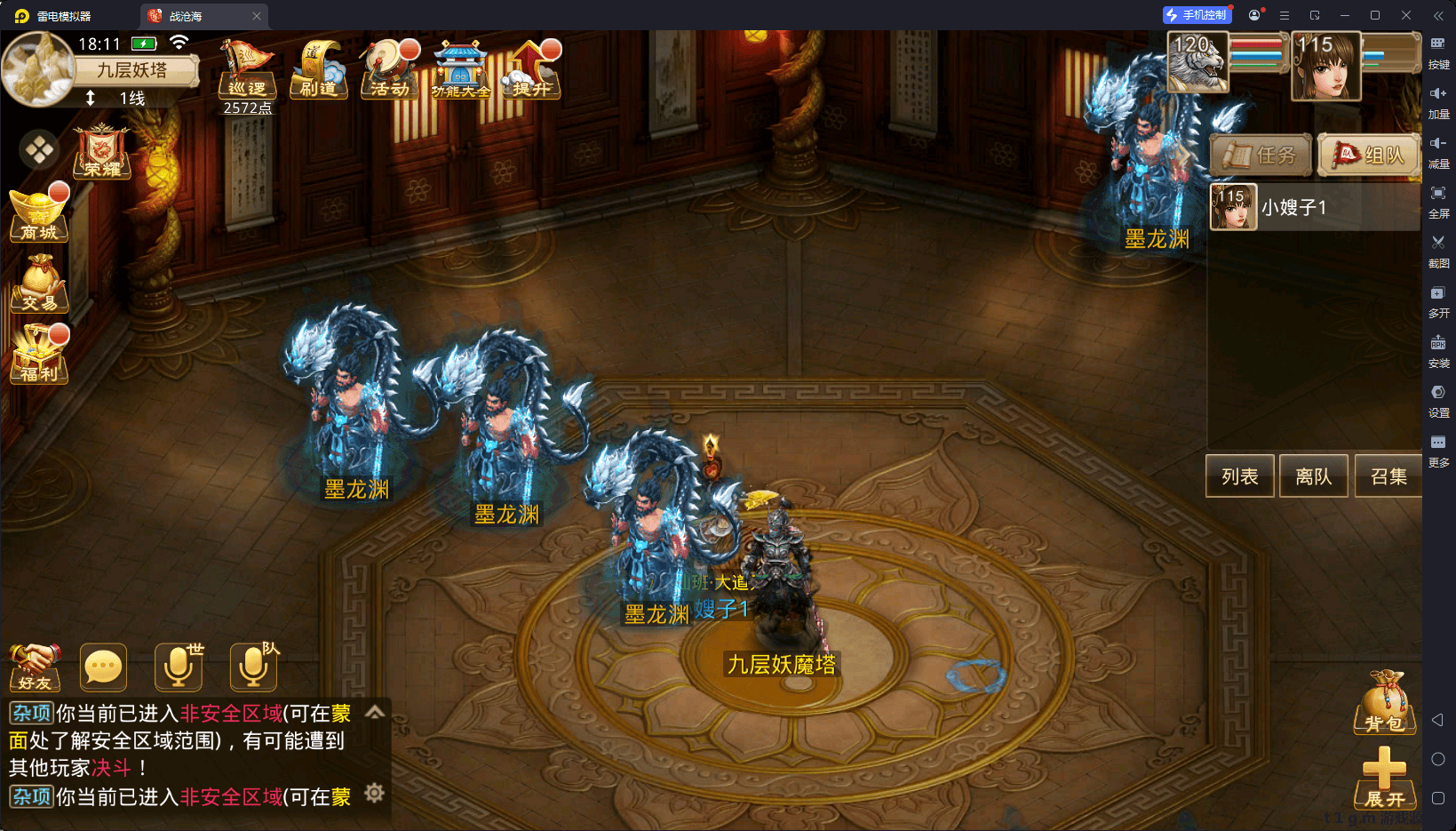The width and height of the screenshot is (1456, 831).
Task: Open the 提升 upgrade arrow icon
Action: point(531,69)
